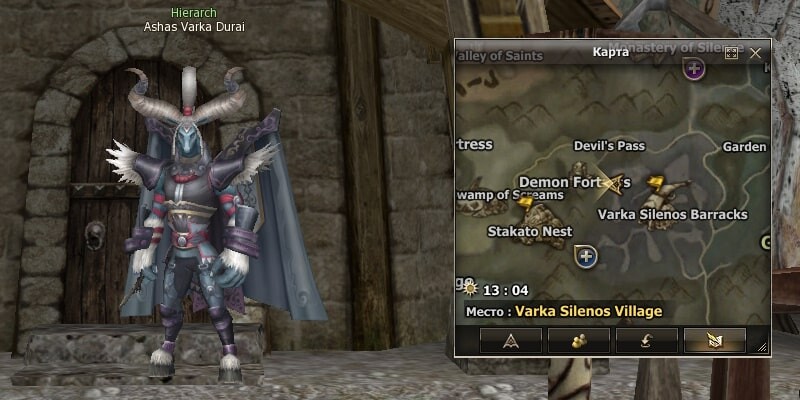
Task: Maximize the map window
Action: (731, 53)
